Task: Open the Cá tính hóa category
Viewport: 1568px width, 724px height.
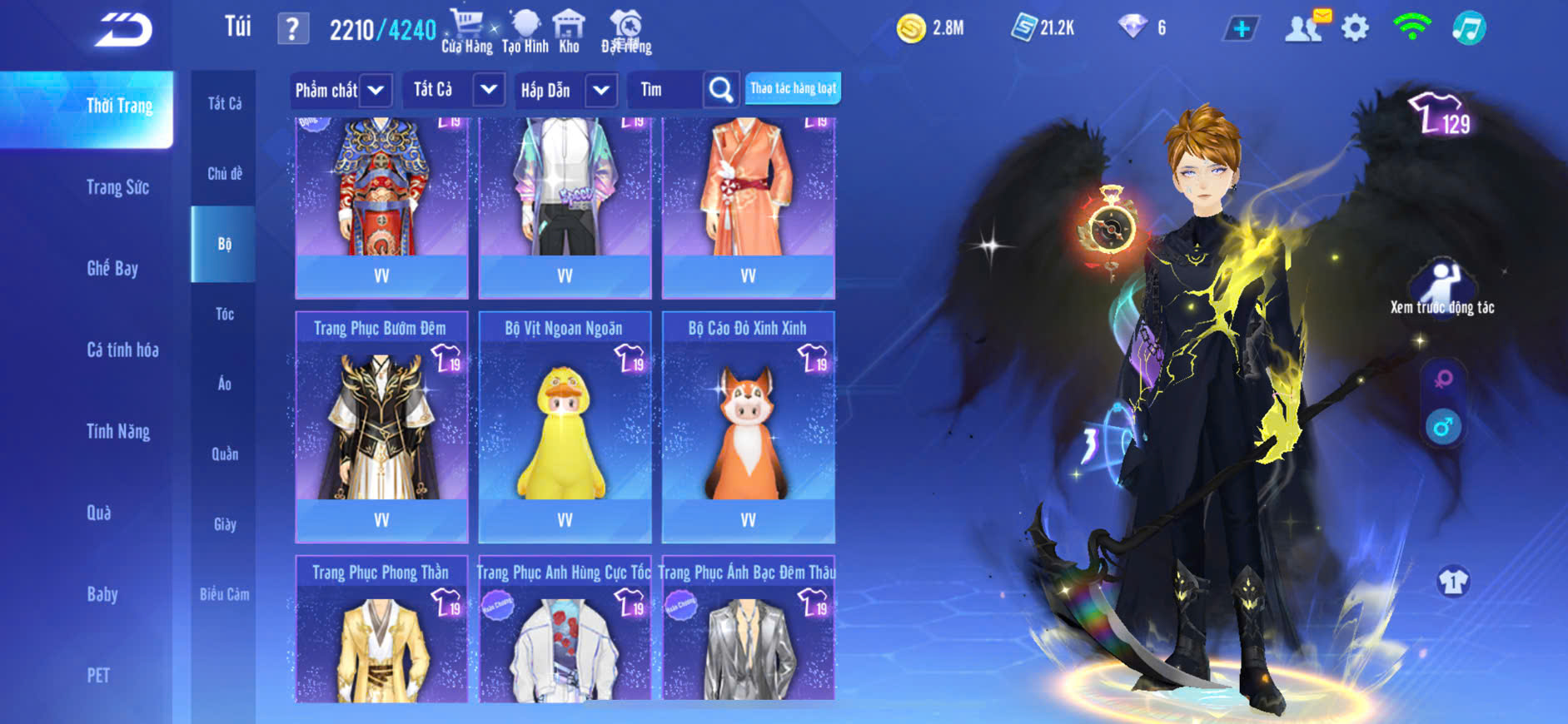Action: tap(122, 350)
